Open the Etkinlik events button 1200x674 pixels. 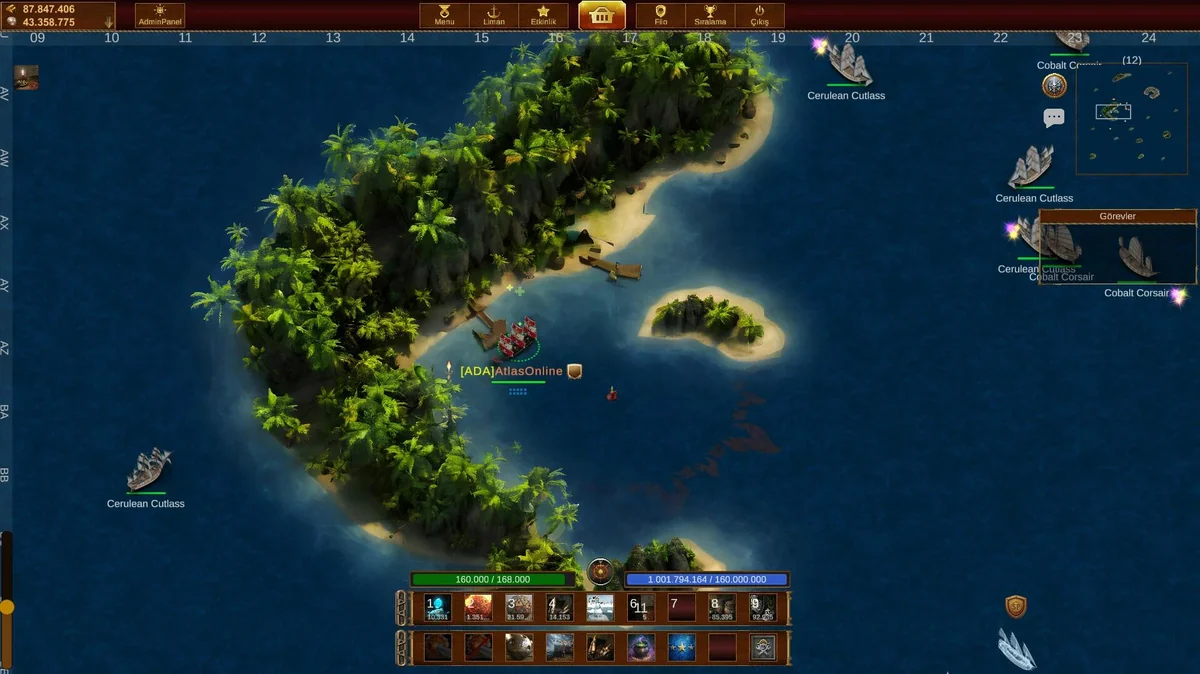pos(543,15)
